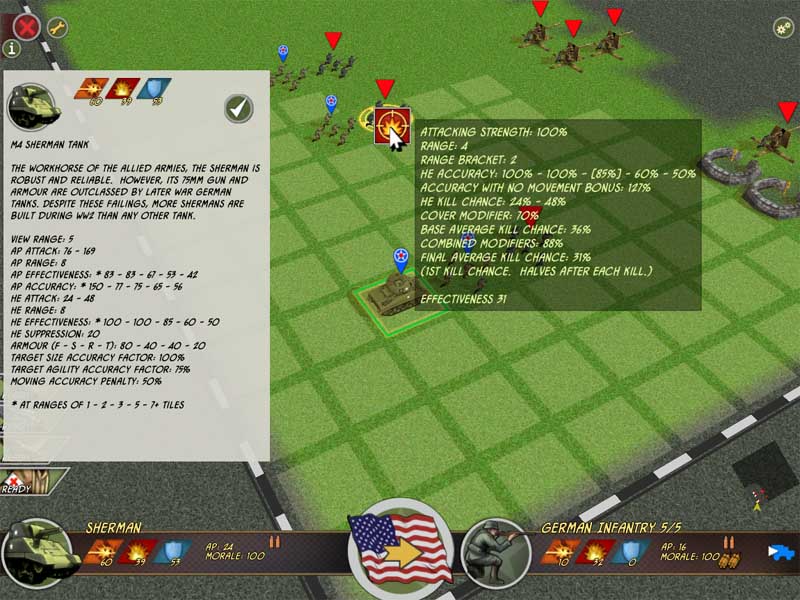Click the red X close button

tap(25, 25)
